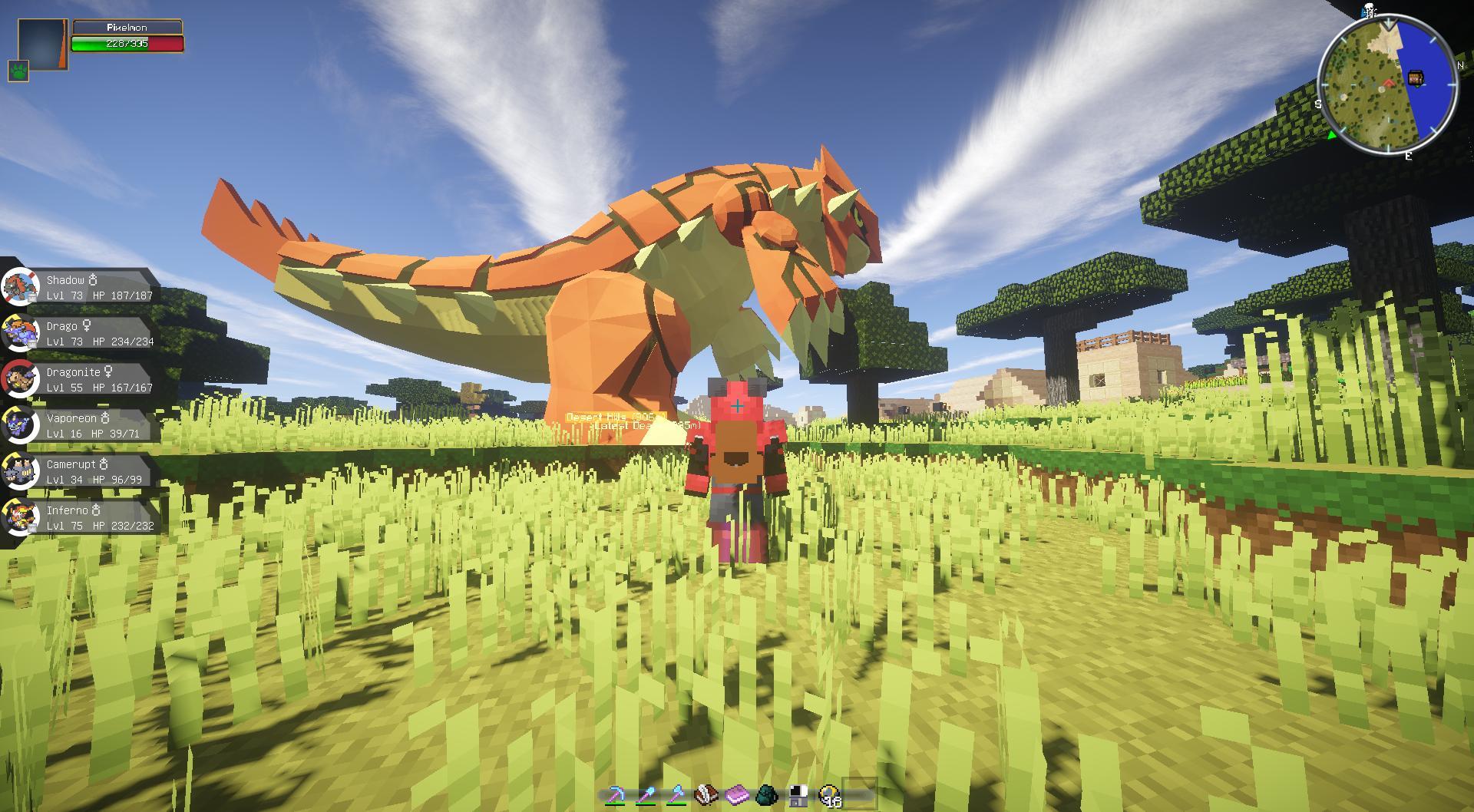Toggle Vaporeon's gender icon in the sidebar

pos(104,417)
